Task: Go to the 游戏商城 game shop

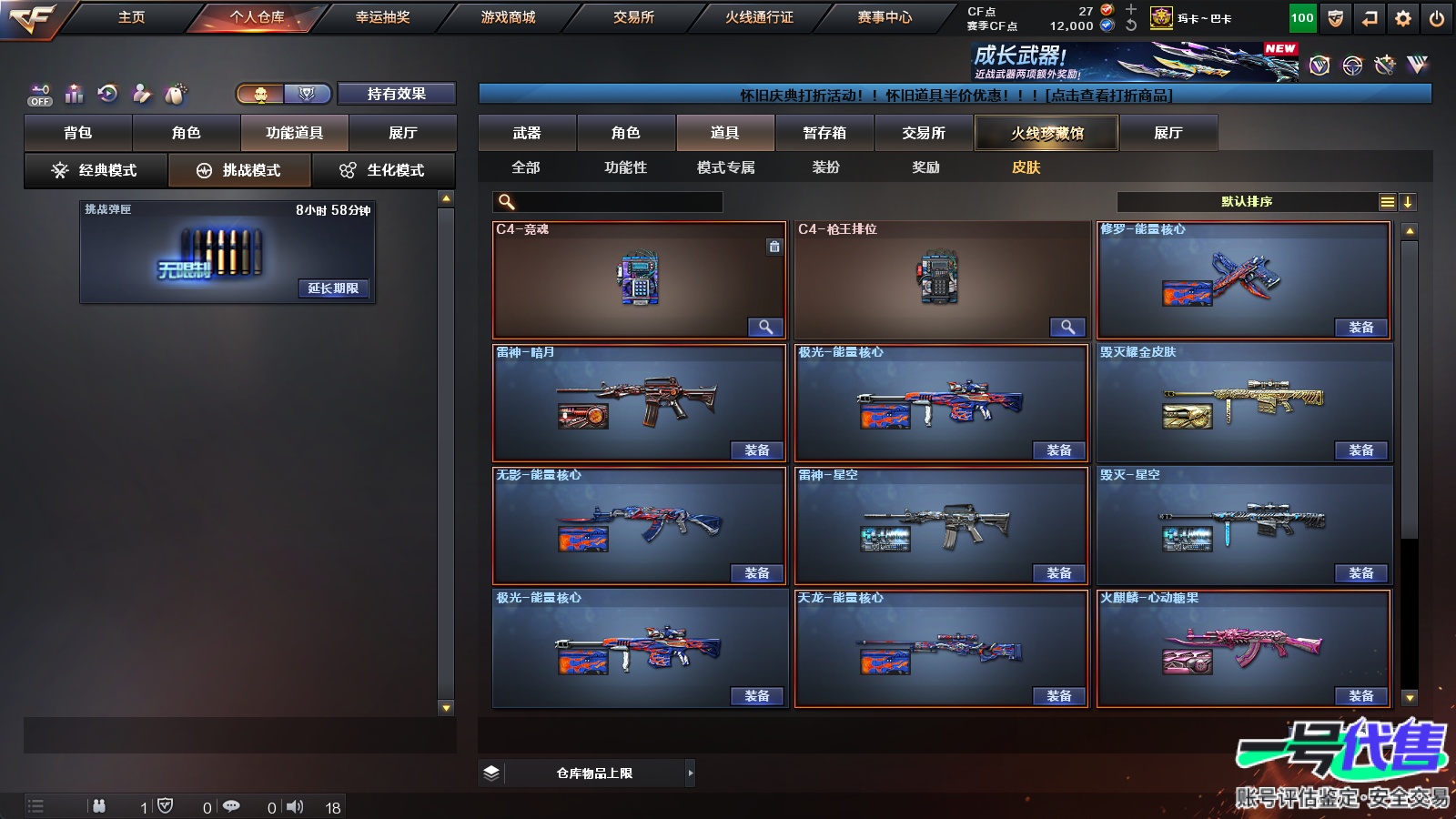Action: pos(508,17)
